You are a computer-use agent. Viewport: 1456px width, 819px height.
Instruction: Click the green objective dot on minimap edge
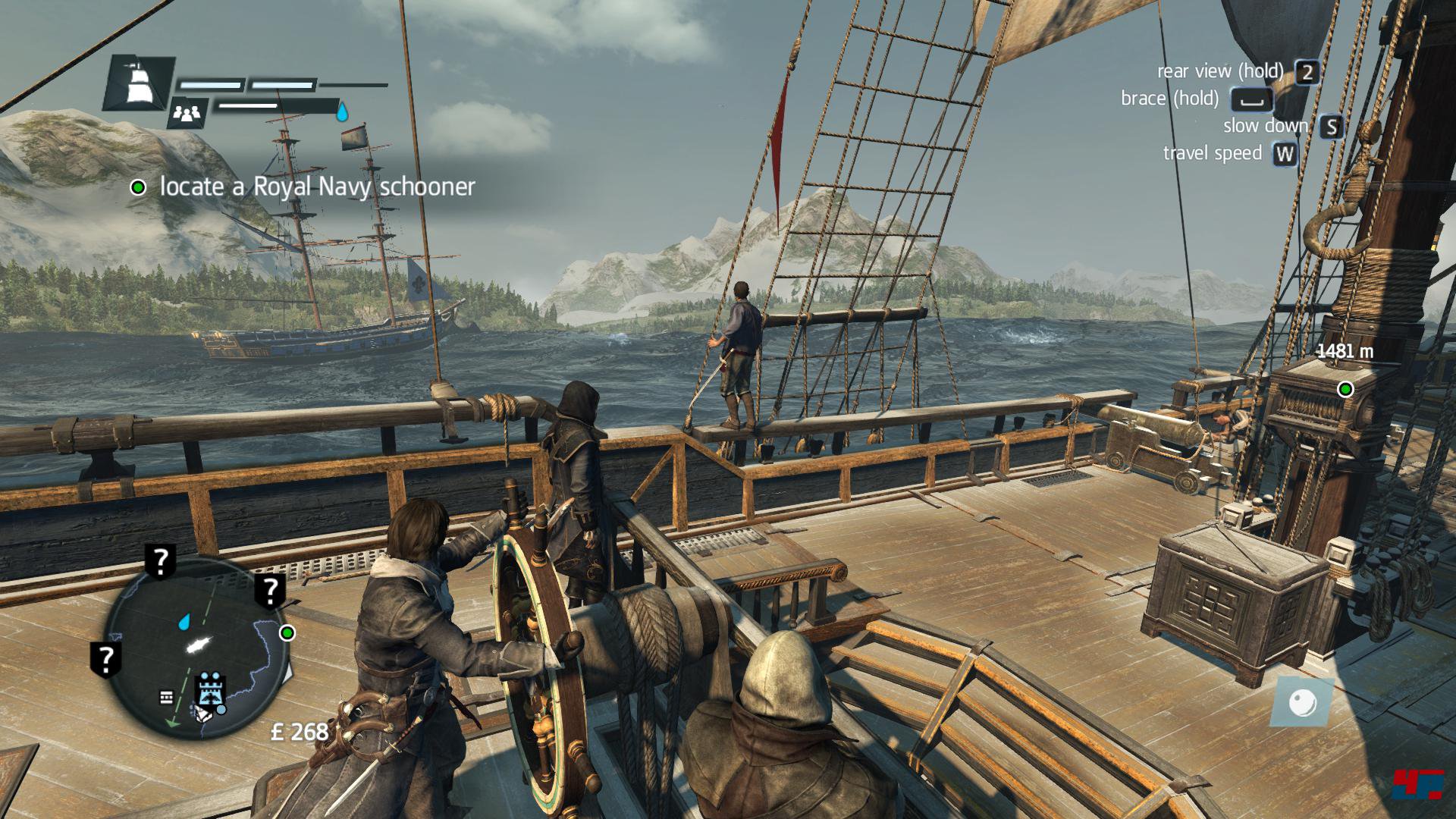[x=287, y=633]
